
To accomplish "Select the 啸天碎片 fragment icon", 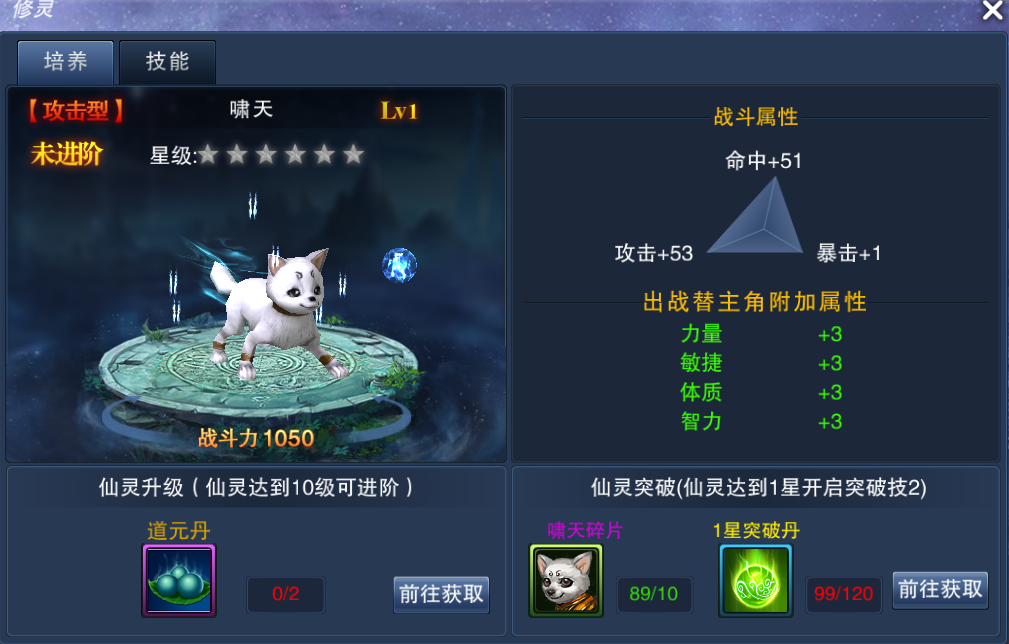I will (x=566, y=580).
